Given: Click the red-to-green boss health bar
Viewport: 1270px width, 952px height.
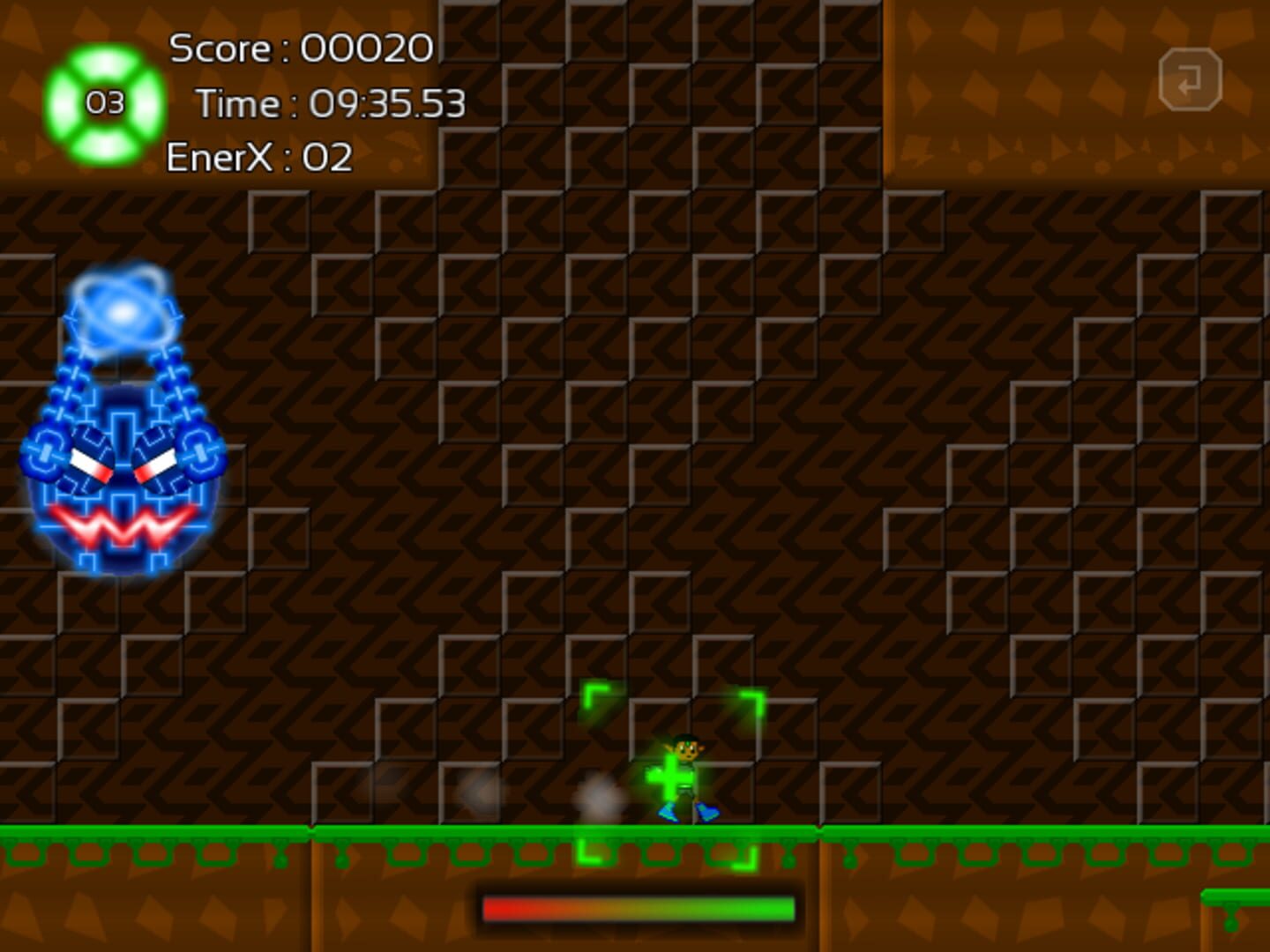Looking at the screenshot, I should [x=638, y=906].
